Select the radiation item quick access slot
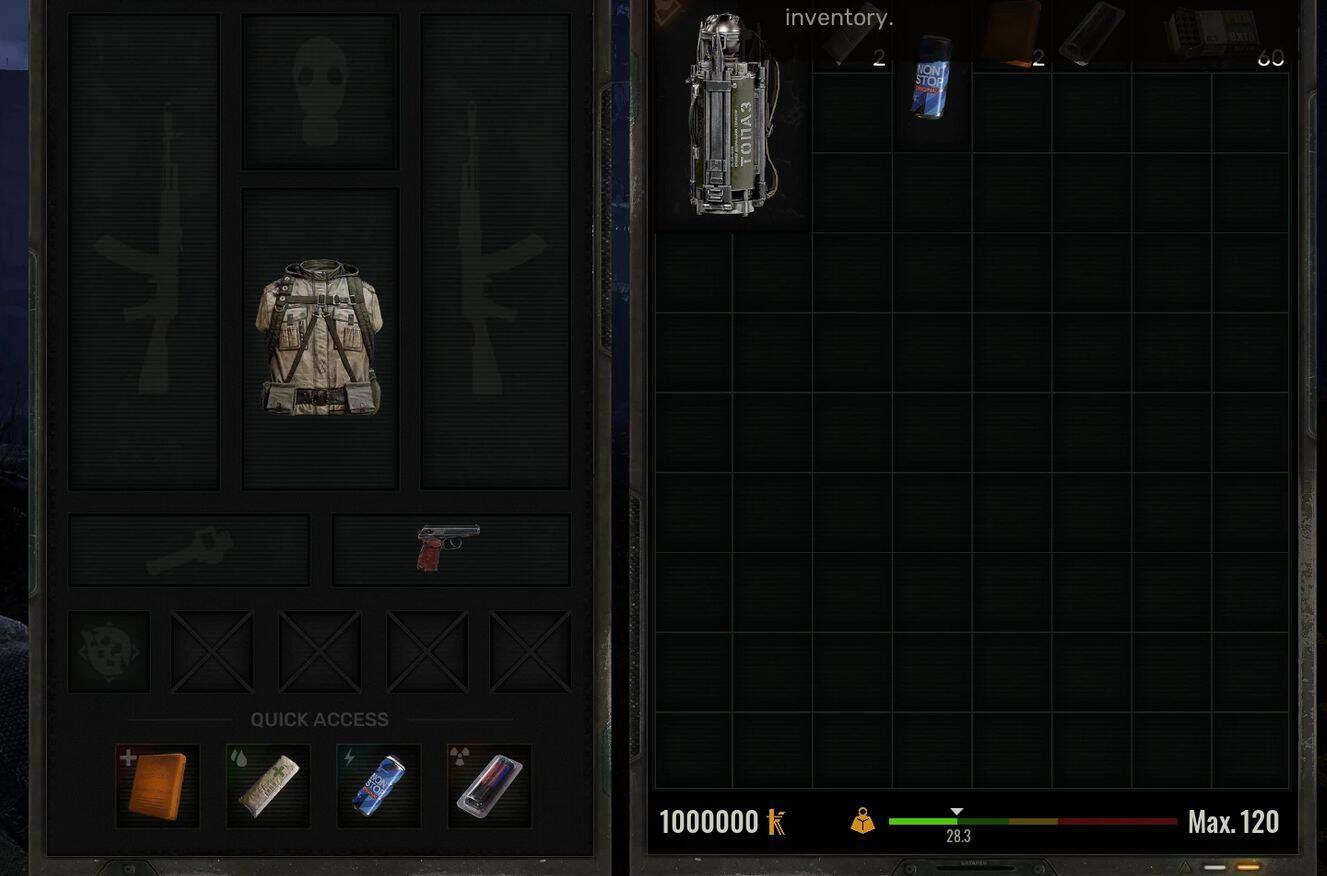 tap(489, 786)
